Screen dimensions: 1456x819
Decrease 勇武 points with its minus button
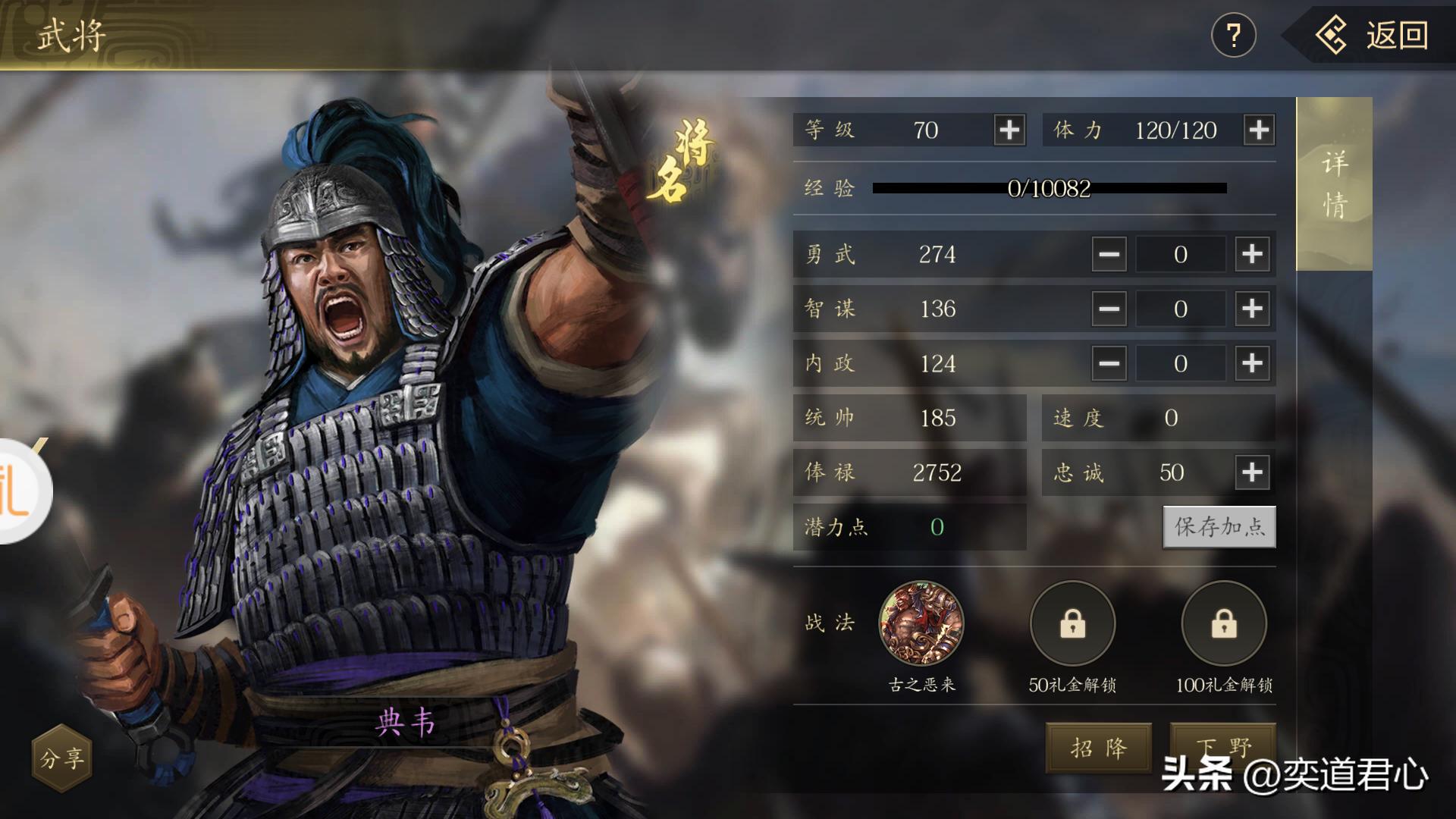(x=1109, y=254)
